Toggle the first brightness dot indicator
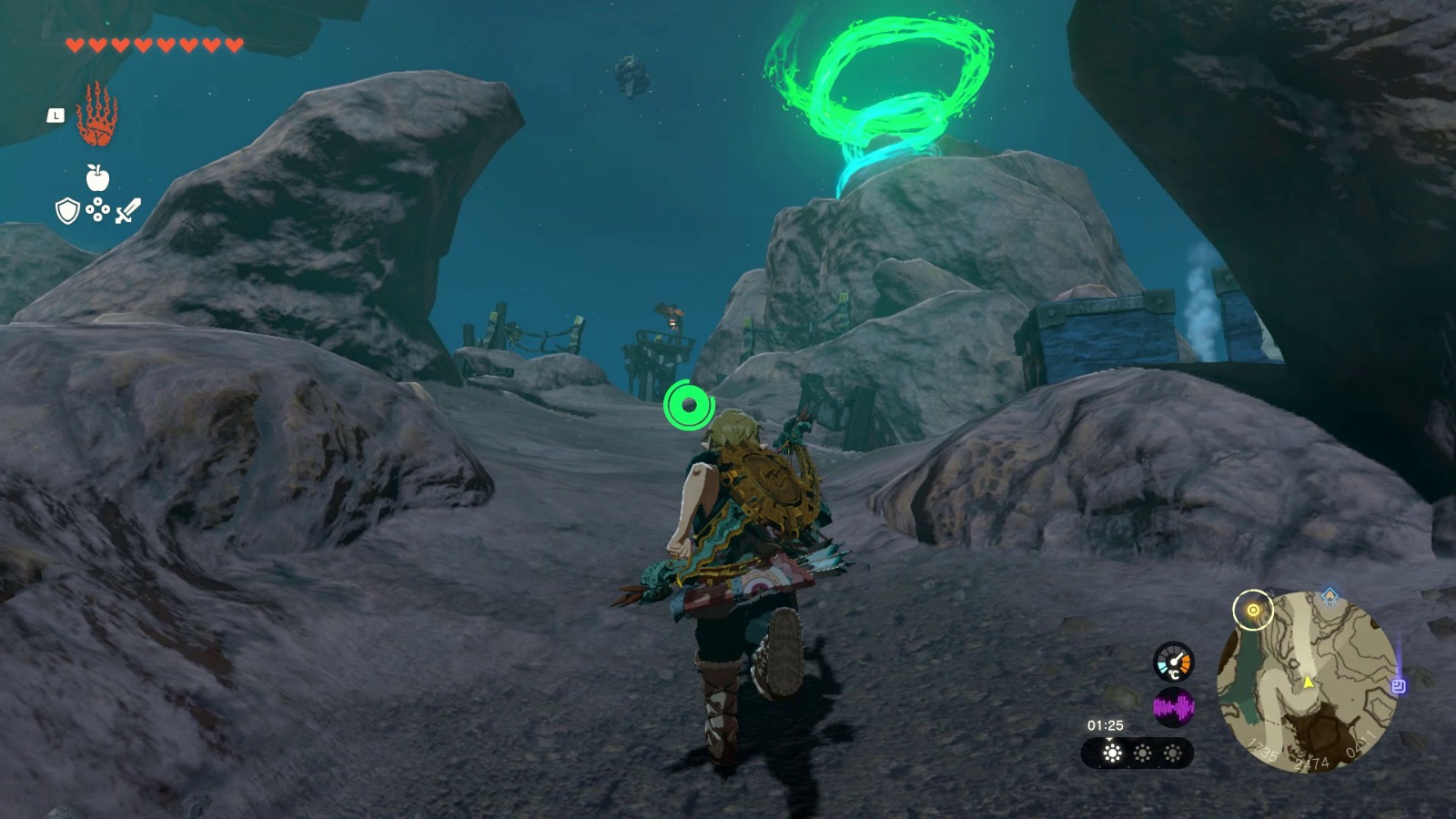The width and height of the screenshot is (1456, 819). tap(1112, 753)
